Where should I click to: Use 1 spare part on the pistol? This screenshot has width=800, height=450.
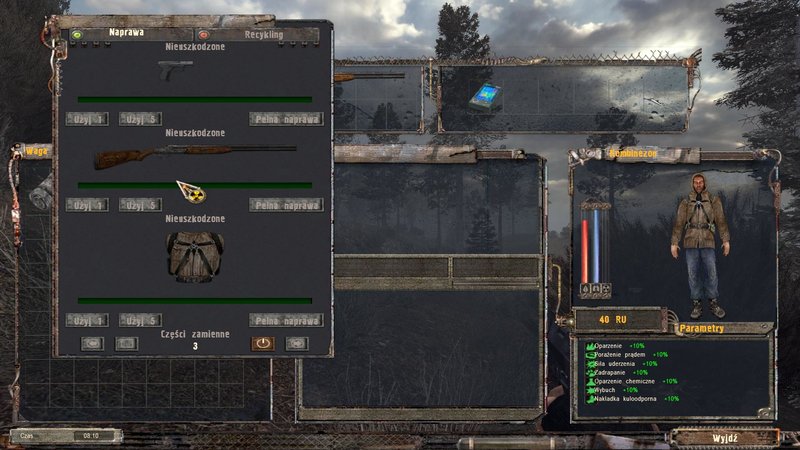(87, 119)
